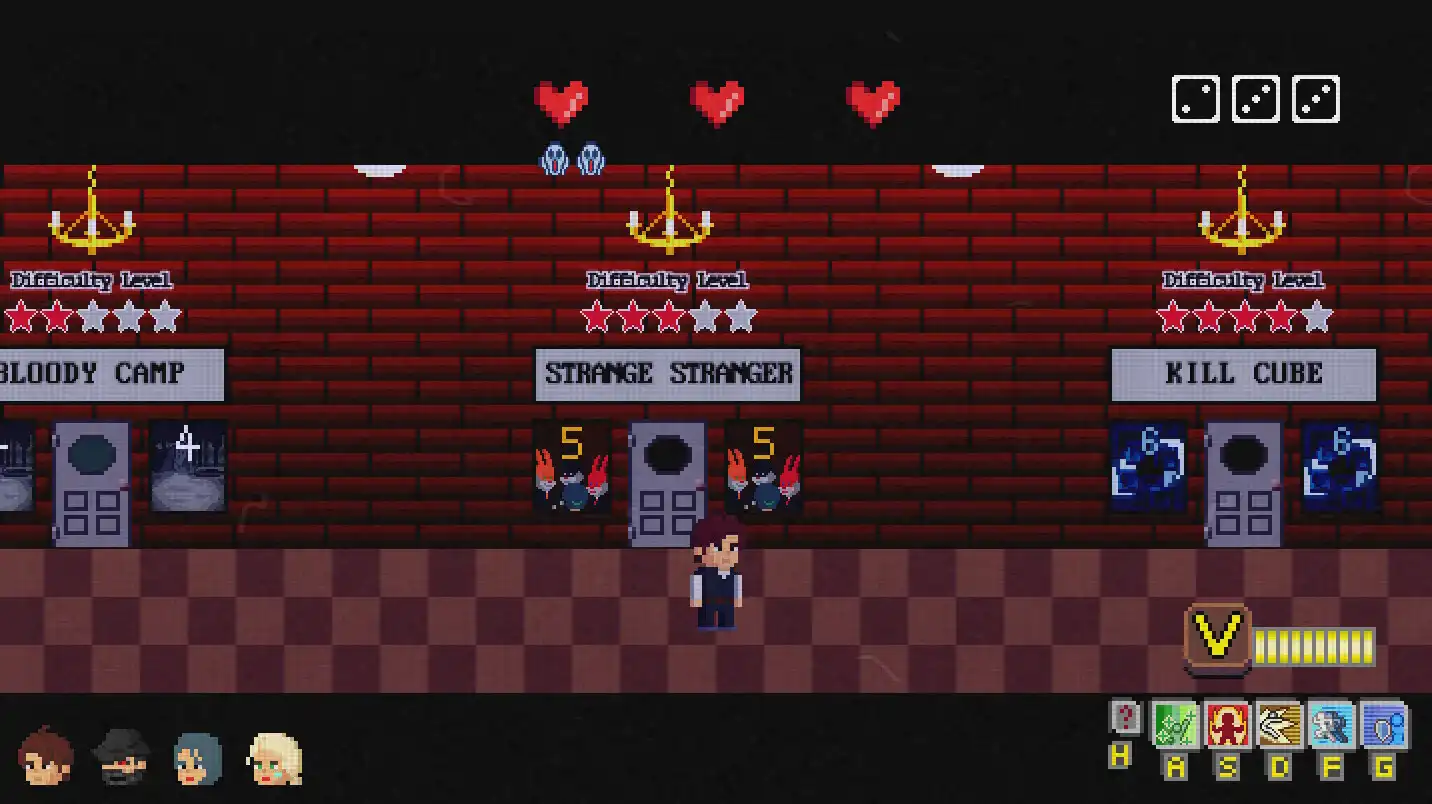Toggle the first heart in the health bar

(563, 100)
